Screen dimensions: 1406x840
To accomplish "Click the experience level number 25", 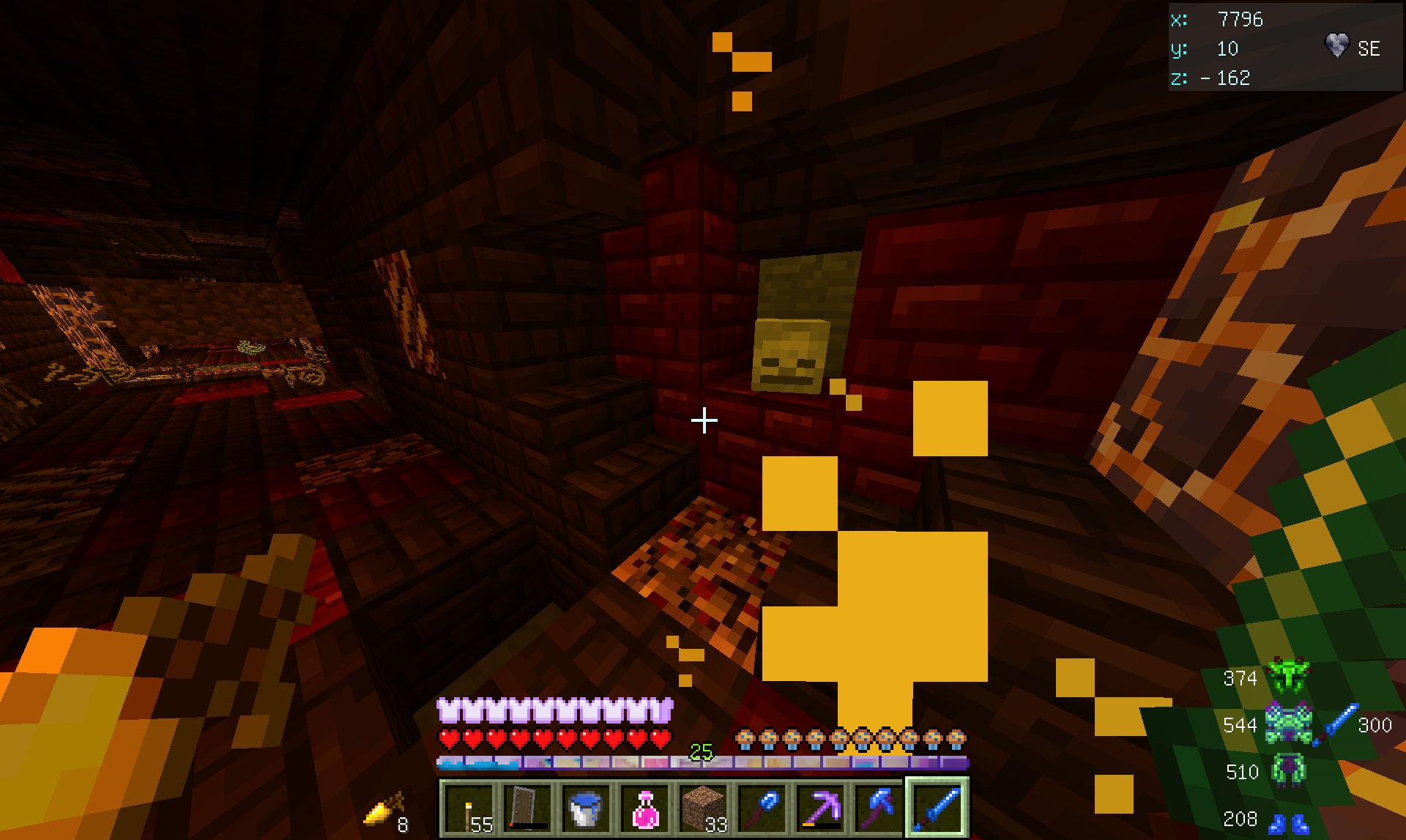I will pos(702,750).
